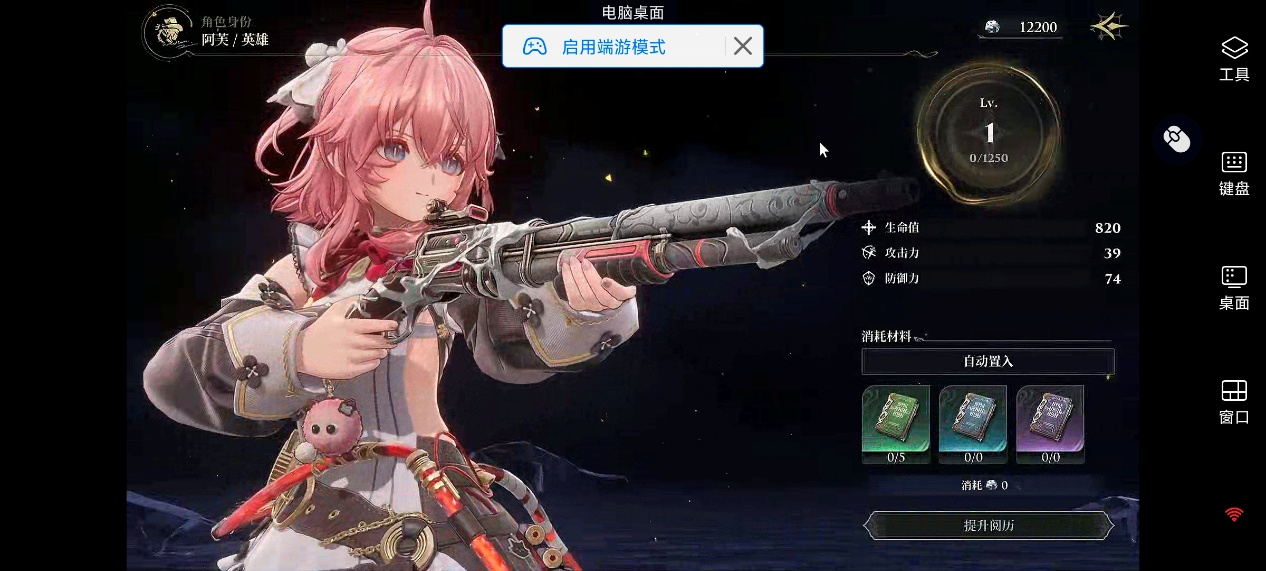Image resolution: width=1266 pixels, height=571 pixels.
Task: Switch to 桌面 desktop view
Action: point(1234,288)
